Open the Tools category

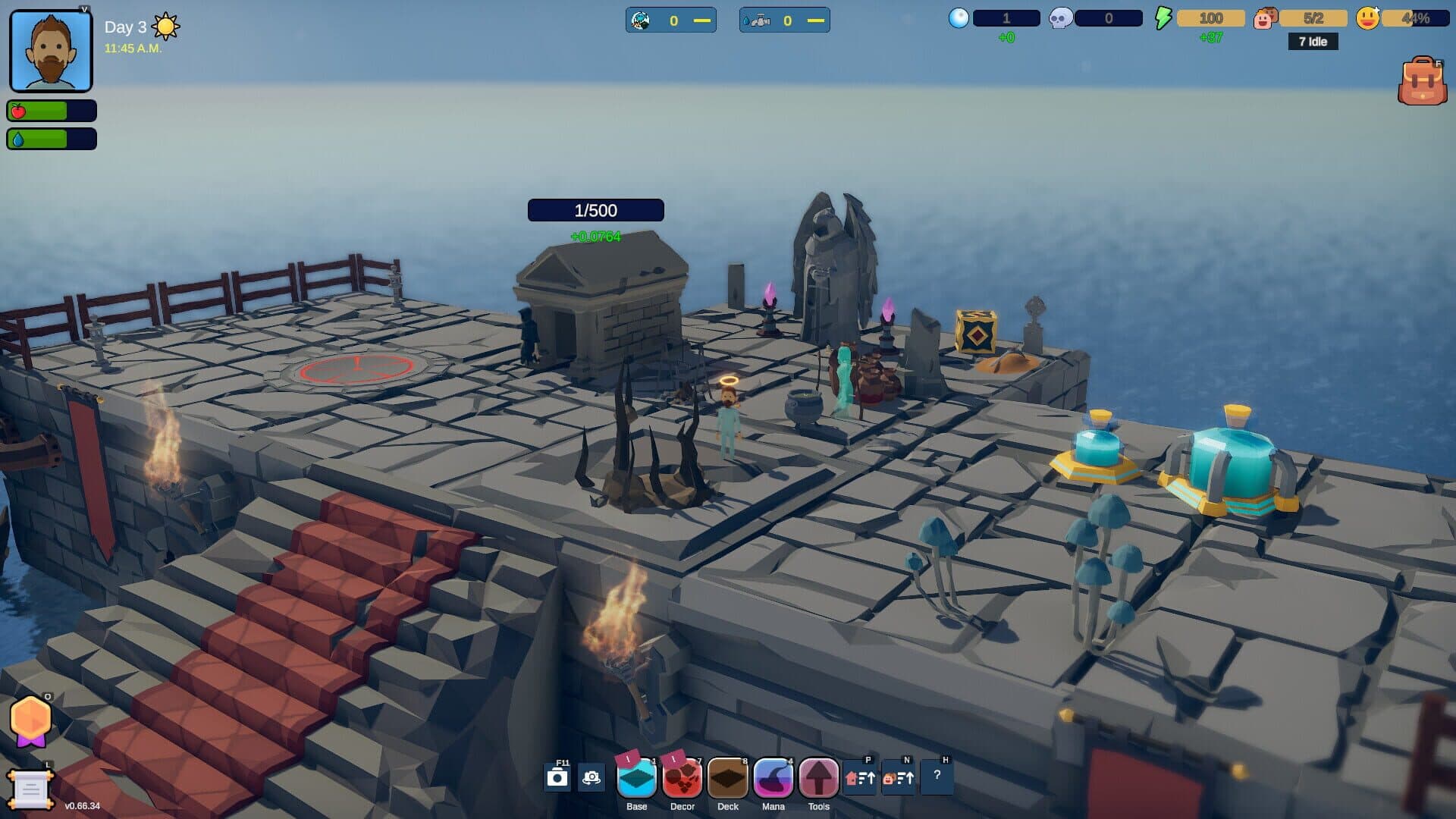pos(818,779)
